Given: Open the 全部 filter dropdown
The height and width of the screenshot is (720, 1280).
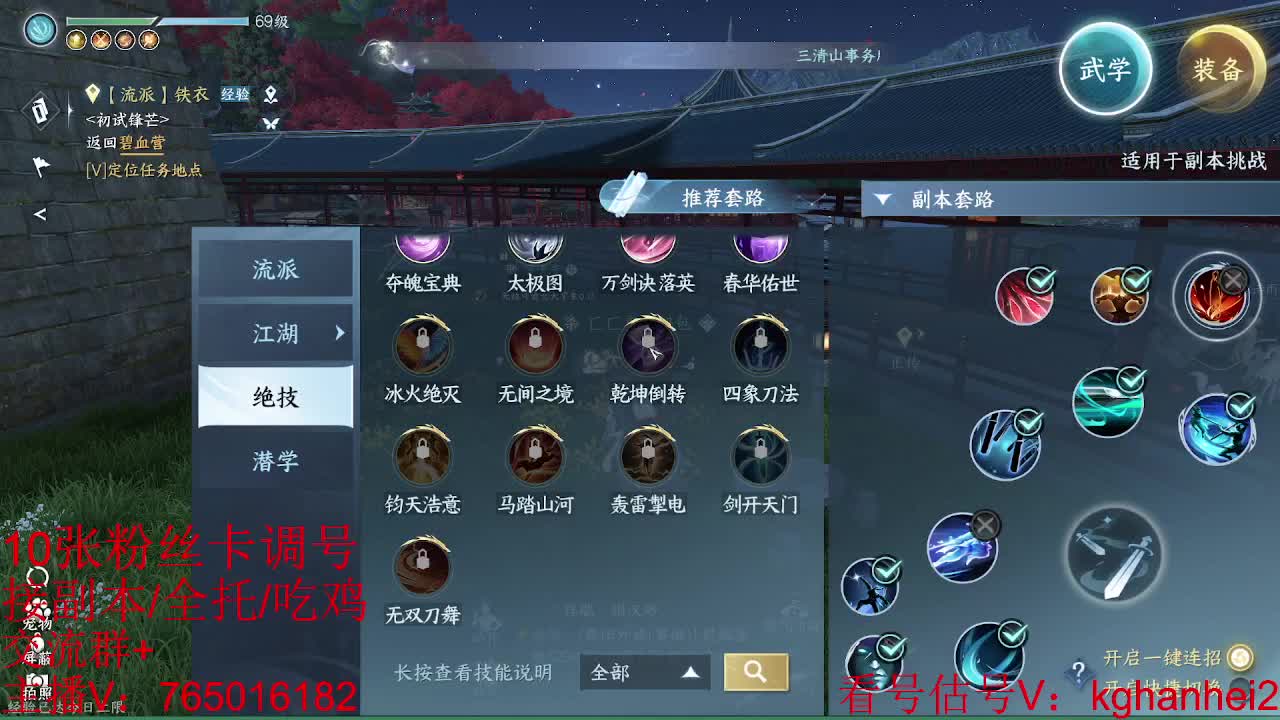Looking at the screenshot, I should (x=645, y=673).
